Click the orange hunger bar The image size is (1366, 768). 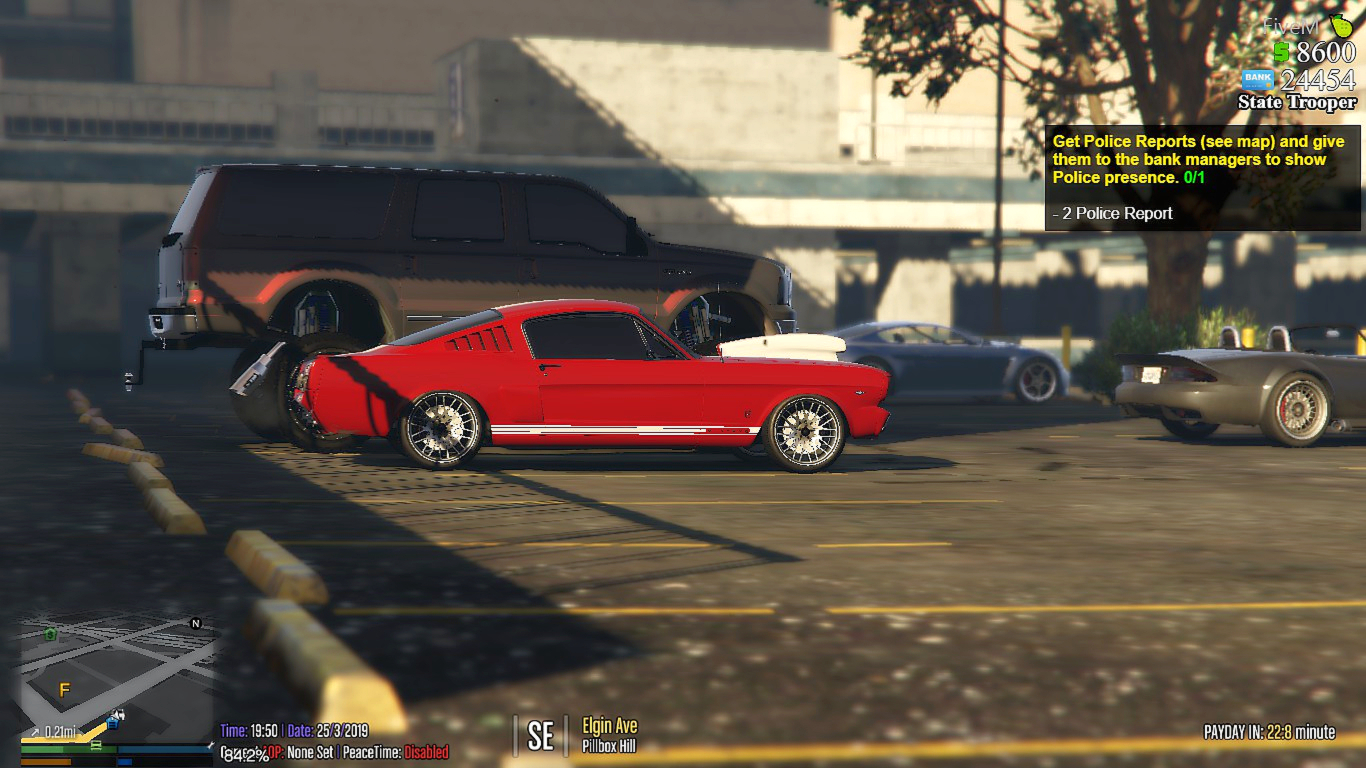click(44, 763)
